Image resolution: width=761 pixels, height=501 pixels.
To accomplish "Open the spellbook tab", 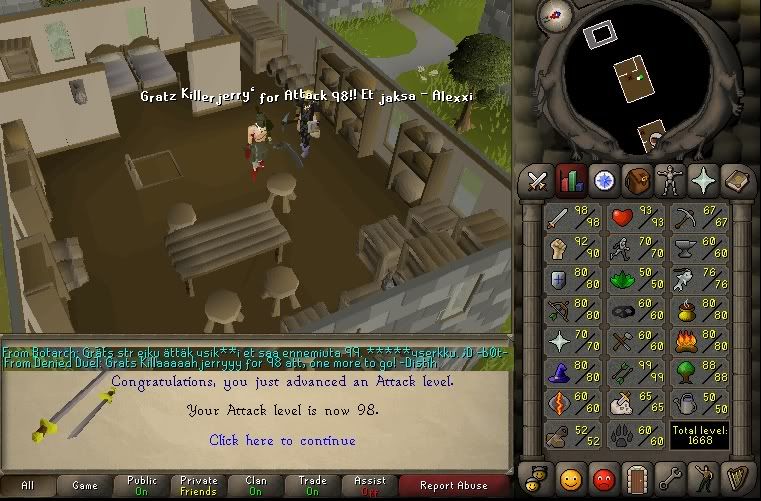I will [x=736, y=181].
